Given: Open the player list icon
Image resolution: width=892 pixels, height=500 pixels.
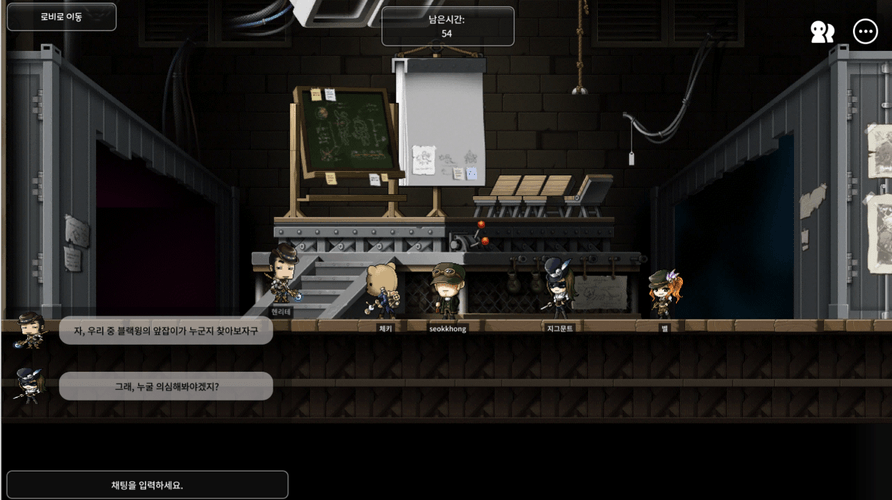Looking at the screenshot, I should click(x=822, y=32).
